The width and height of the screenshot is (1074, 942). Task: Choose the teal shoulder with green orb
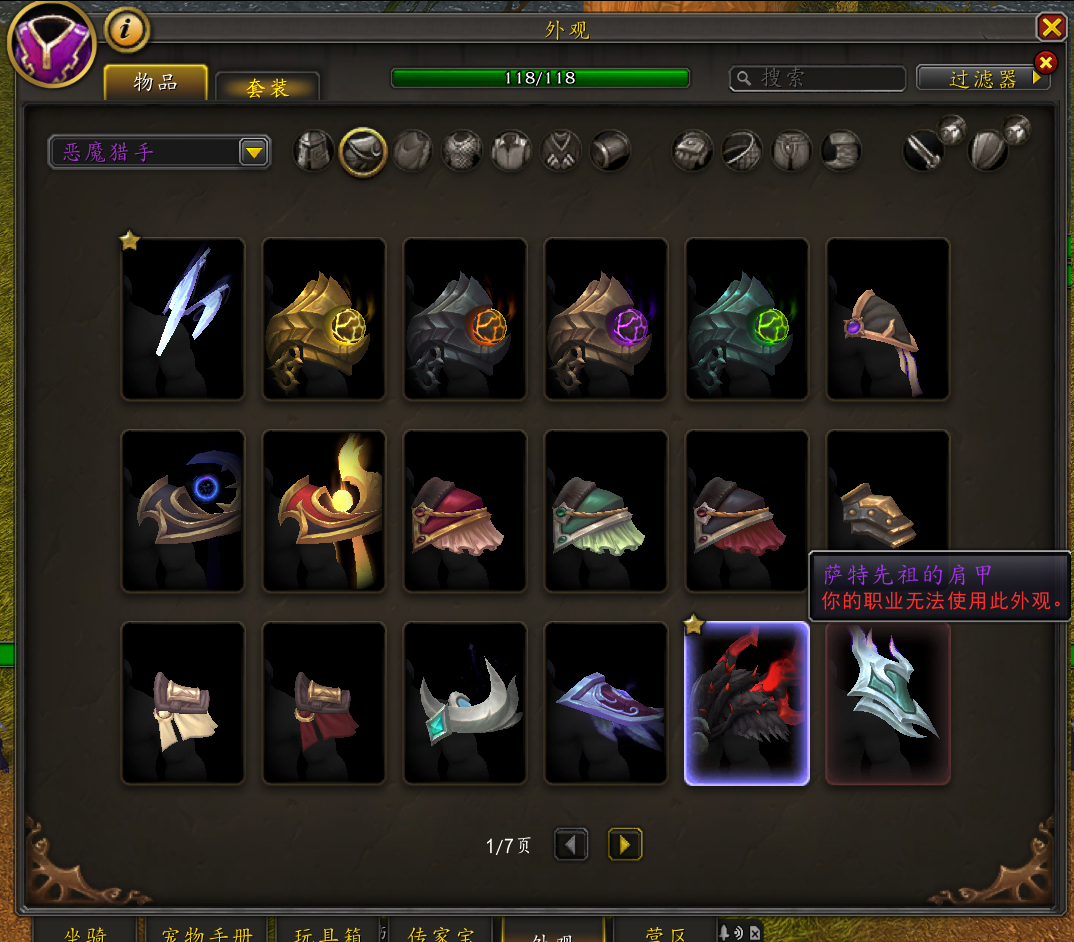click(747, 319)
